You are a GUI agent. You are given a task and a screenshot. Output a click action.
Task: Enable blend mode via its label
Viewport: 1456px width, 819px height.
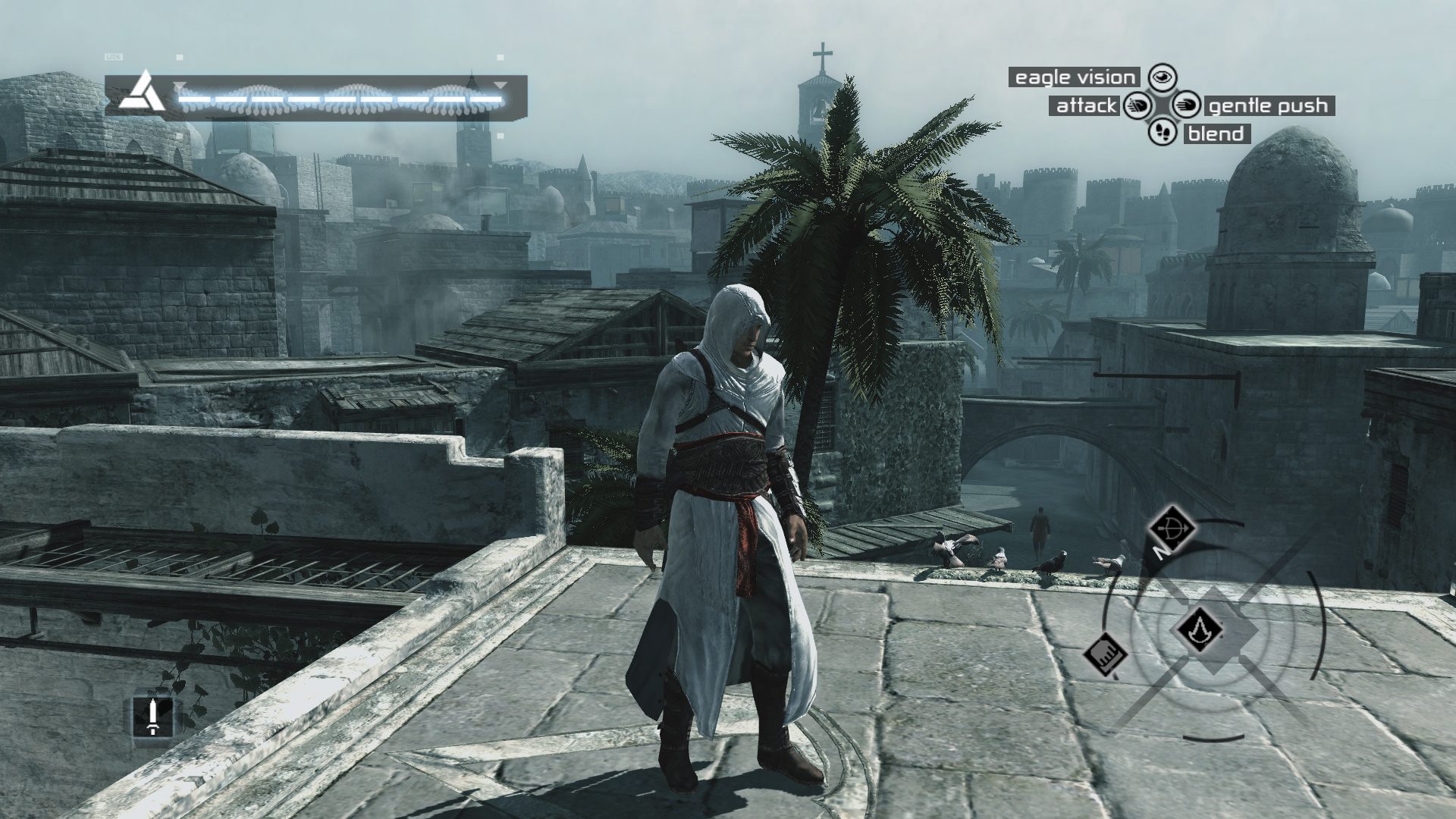pos(1216,135)
